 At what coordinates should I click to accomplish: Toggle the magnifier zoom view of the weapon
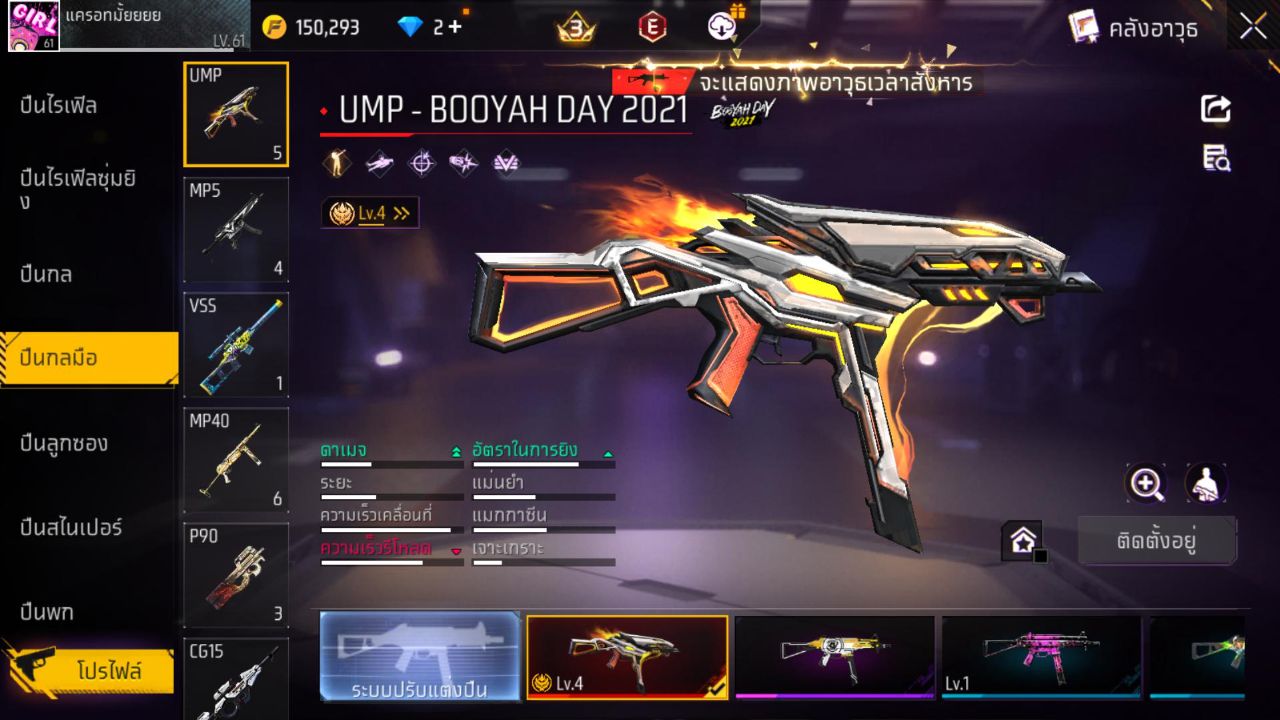pyautogui.click(x=1146, y=484)
